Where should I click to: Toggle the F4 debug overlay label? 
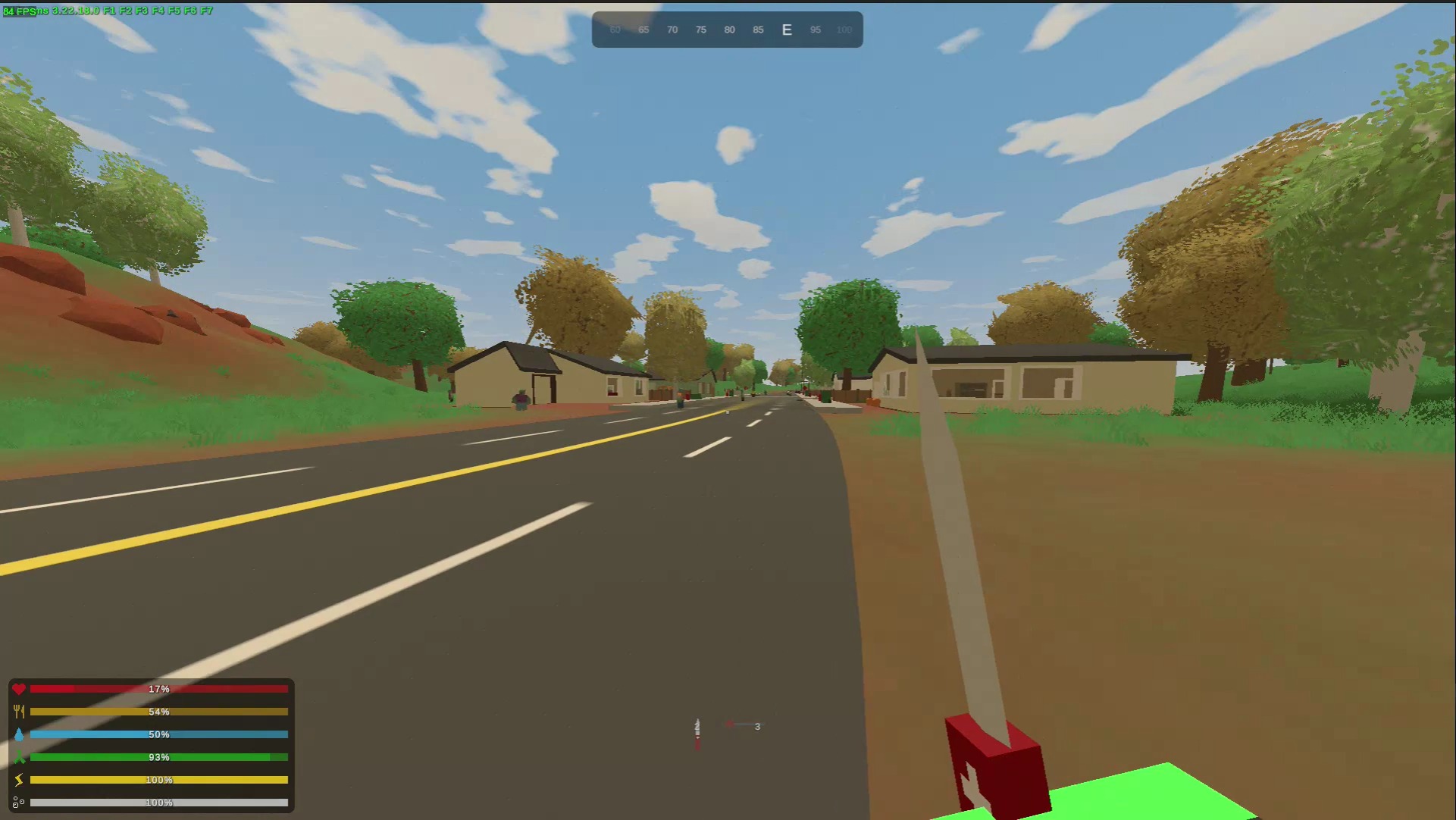[x=157, y=12]
